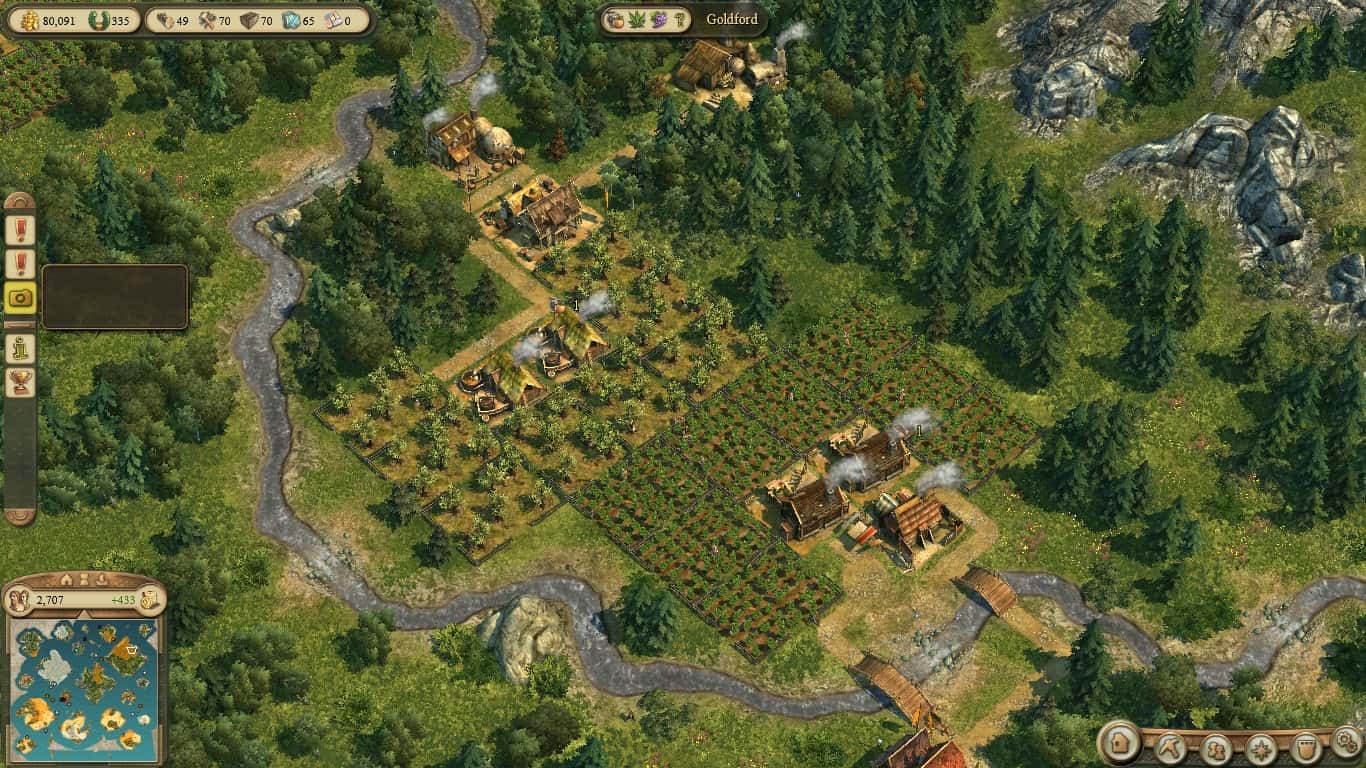Open the two-figures diplomacy button
1366x768 pixels.
(x=1216, y=748)
